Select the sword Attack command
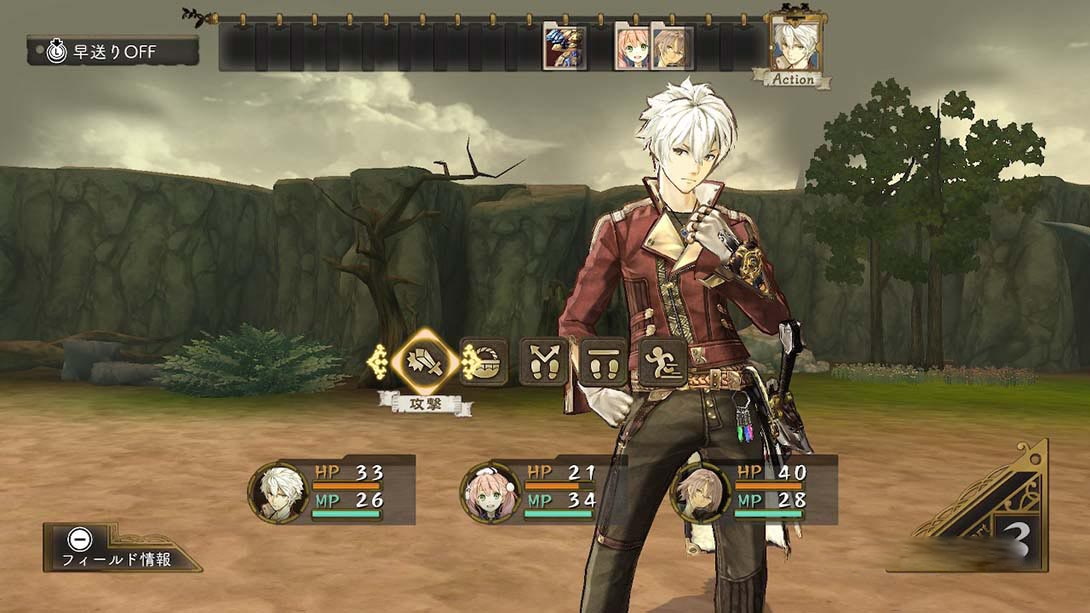1090x613 pixels. 424,361
